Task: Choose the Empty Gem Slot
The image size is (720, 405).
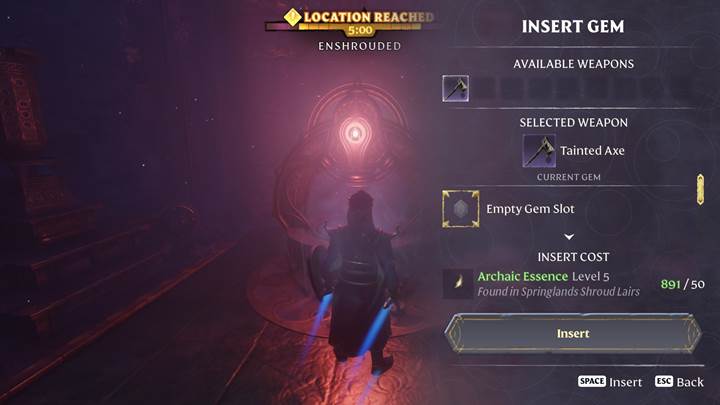Action: pos(461,209)
